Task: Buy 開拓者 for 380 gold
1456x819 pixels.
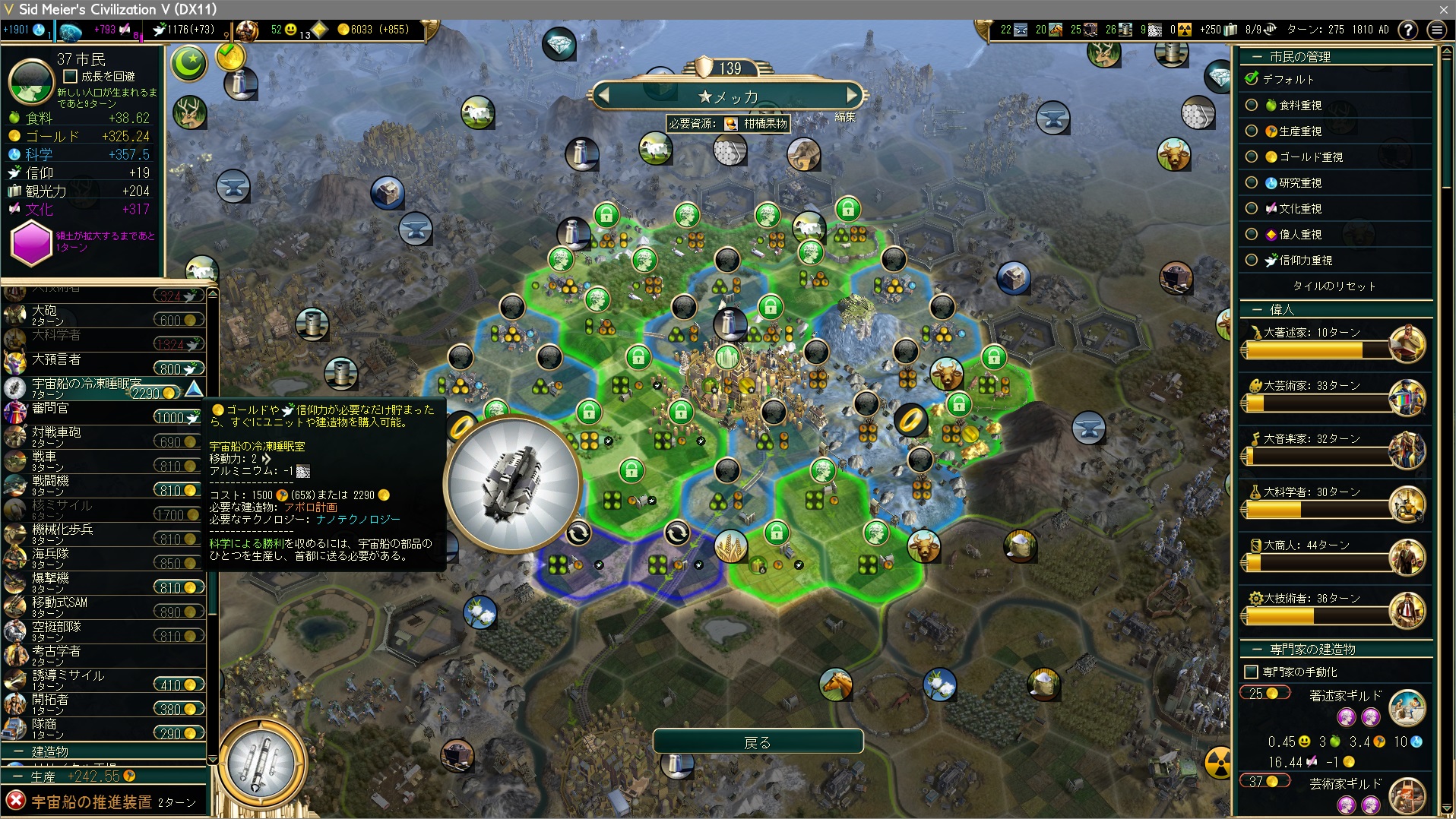Action: tap(179, 709)
